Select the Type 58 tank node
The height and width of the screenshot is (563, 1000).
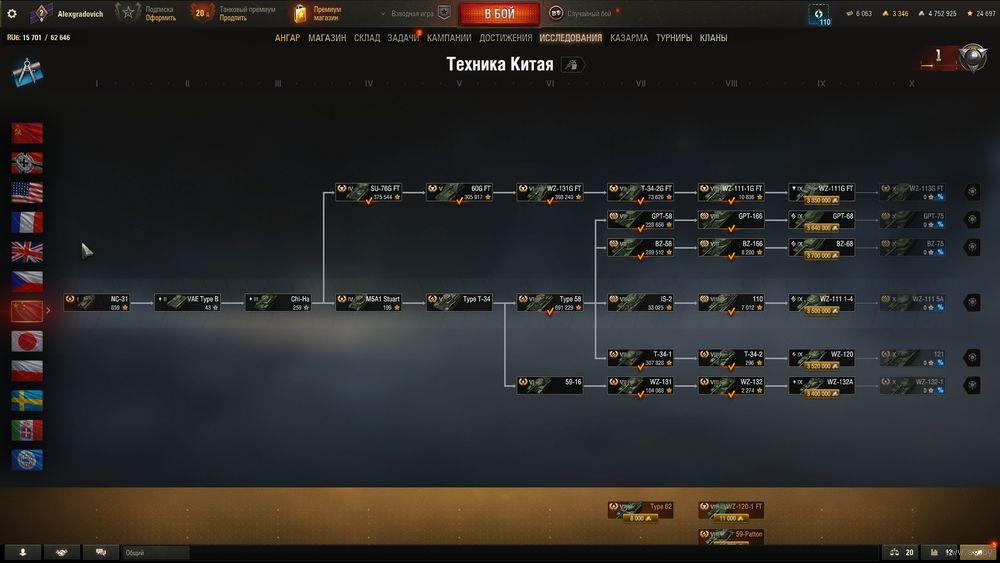(550, 302)
